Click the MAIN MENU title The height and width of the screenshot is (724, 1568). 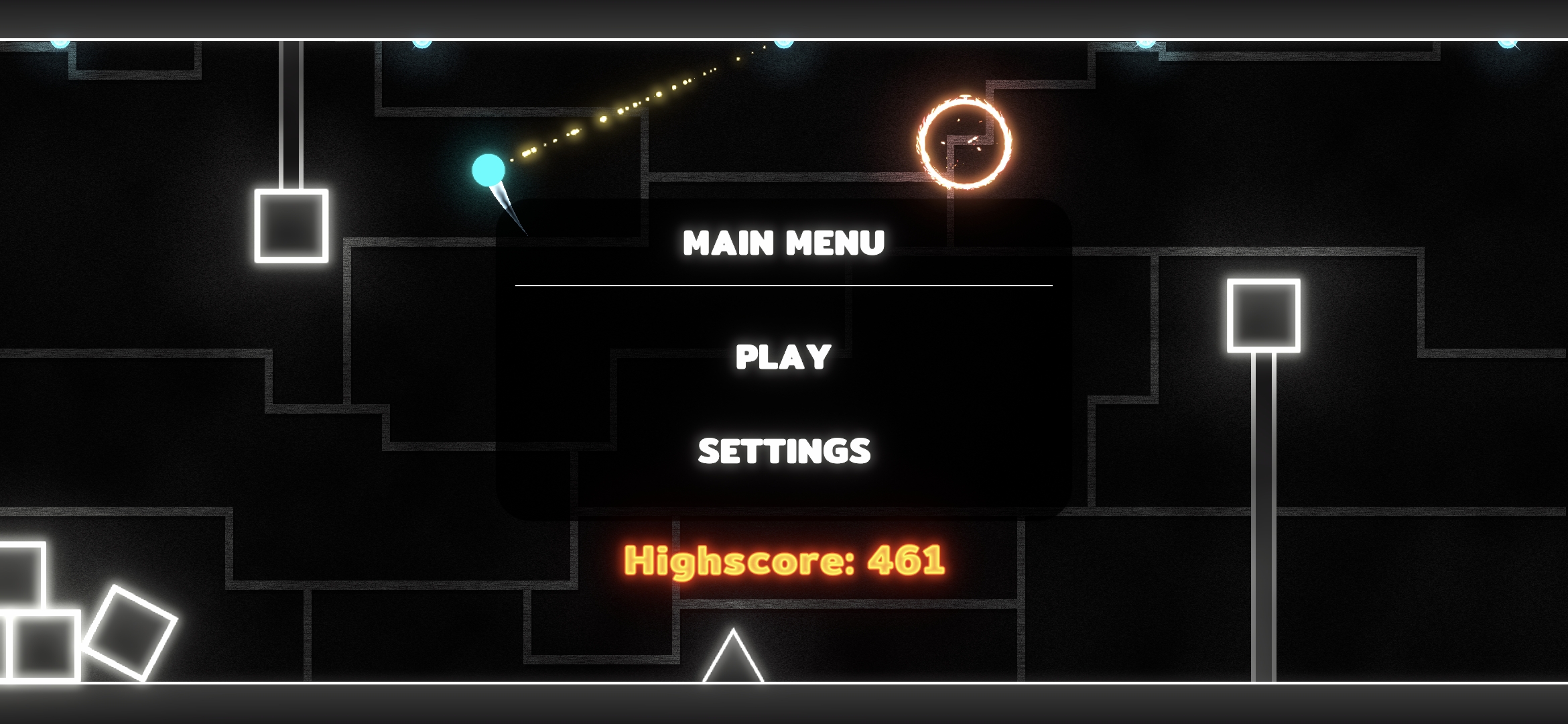pyautogui.click(x=783, y=243)
